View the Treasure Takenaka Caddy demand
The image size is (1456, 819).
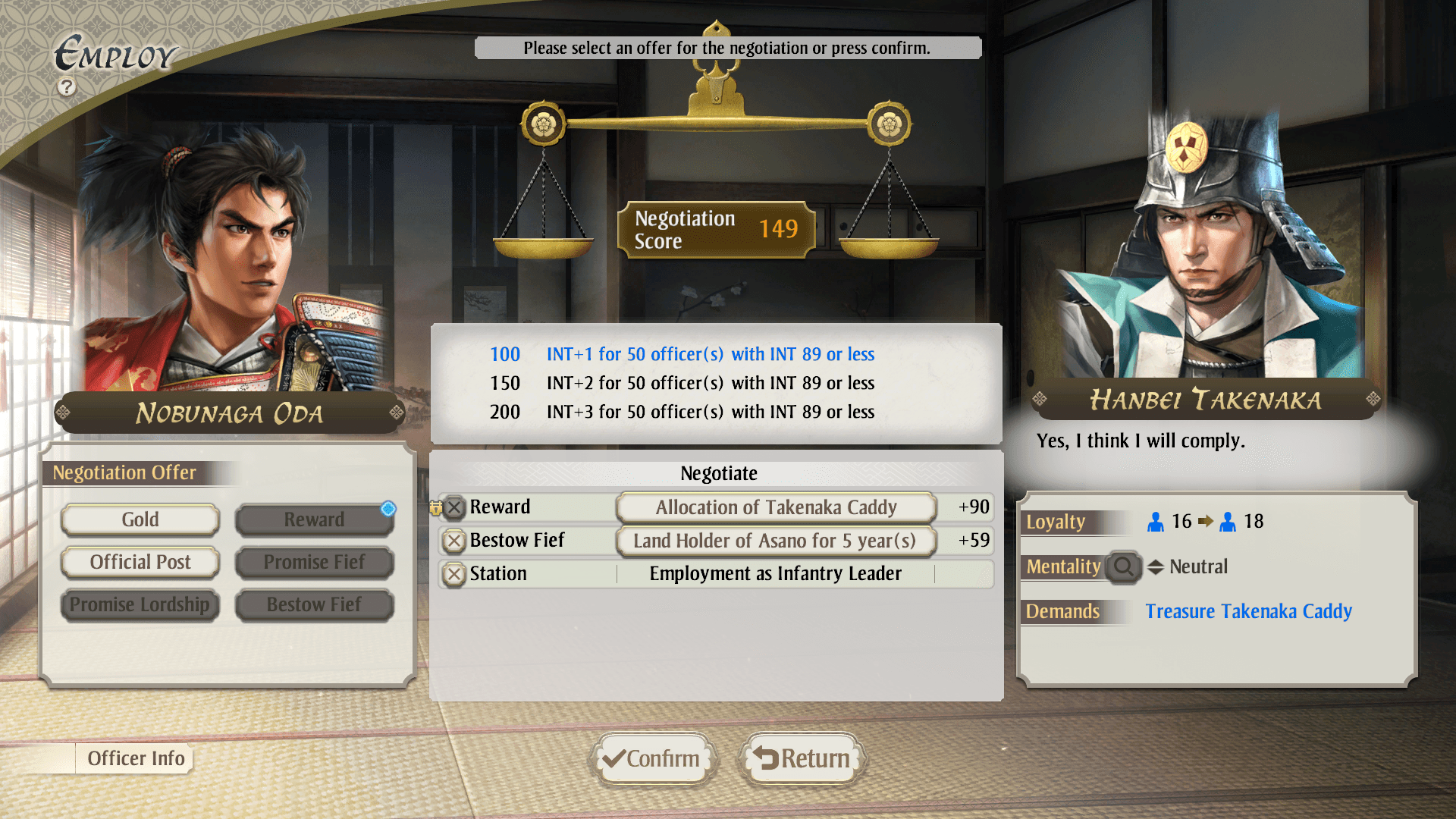(1248, 611)
